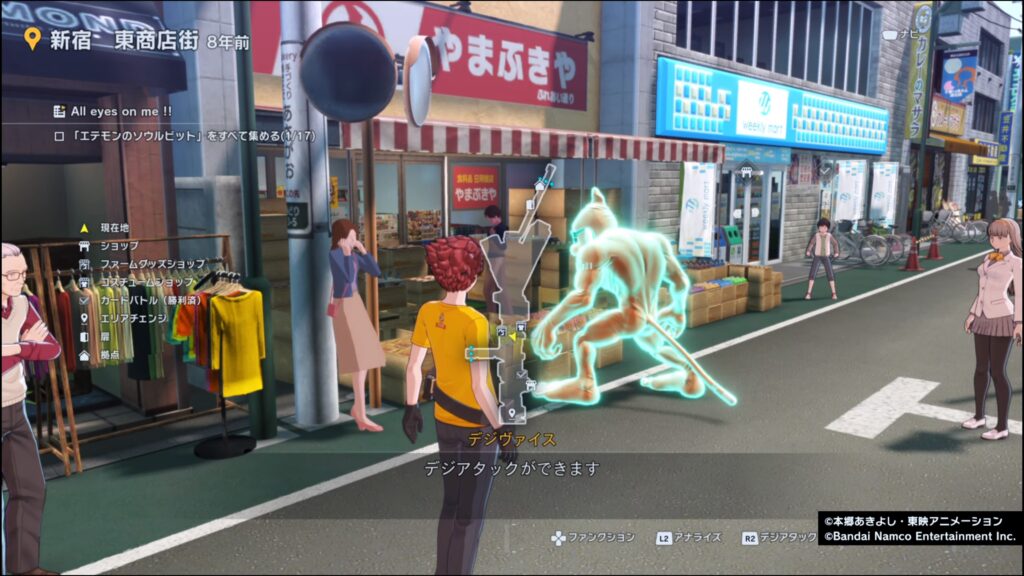Viewport: 1024px width, 576px height.
Task: Click the yellow current-position arrow on the map
Action: point(512,338)
